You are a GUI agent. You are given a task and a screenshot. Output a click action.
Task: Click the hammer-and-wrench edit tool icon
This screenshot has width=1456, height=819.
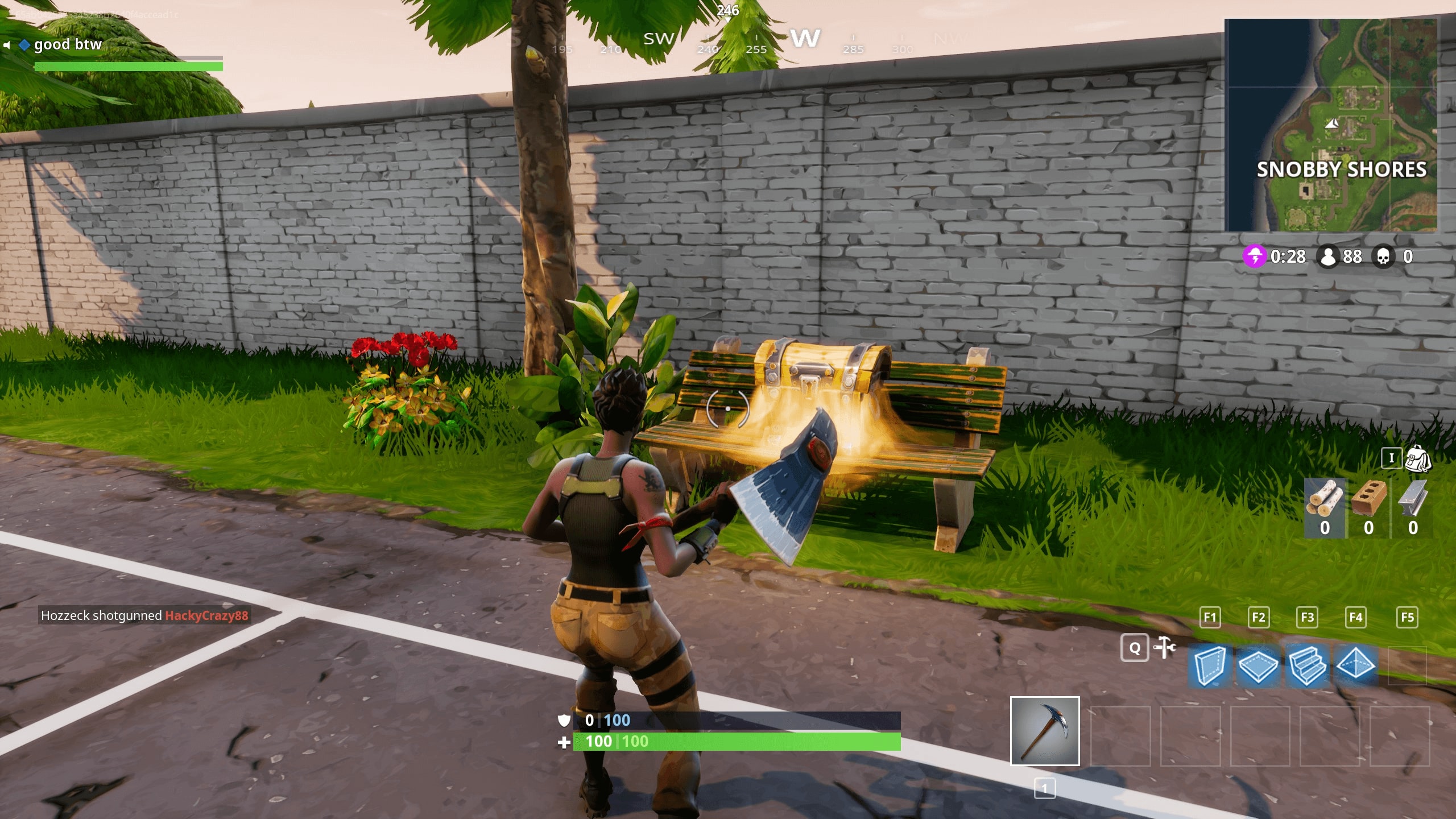(1165, 647)
